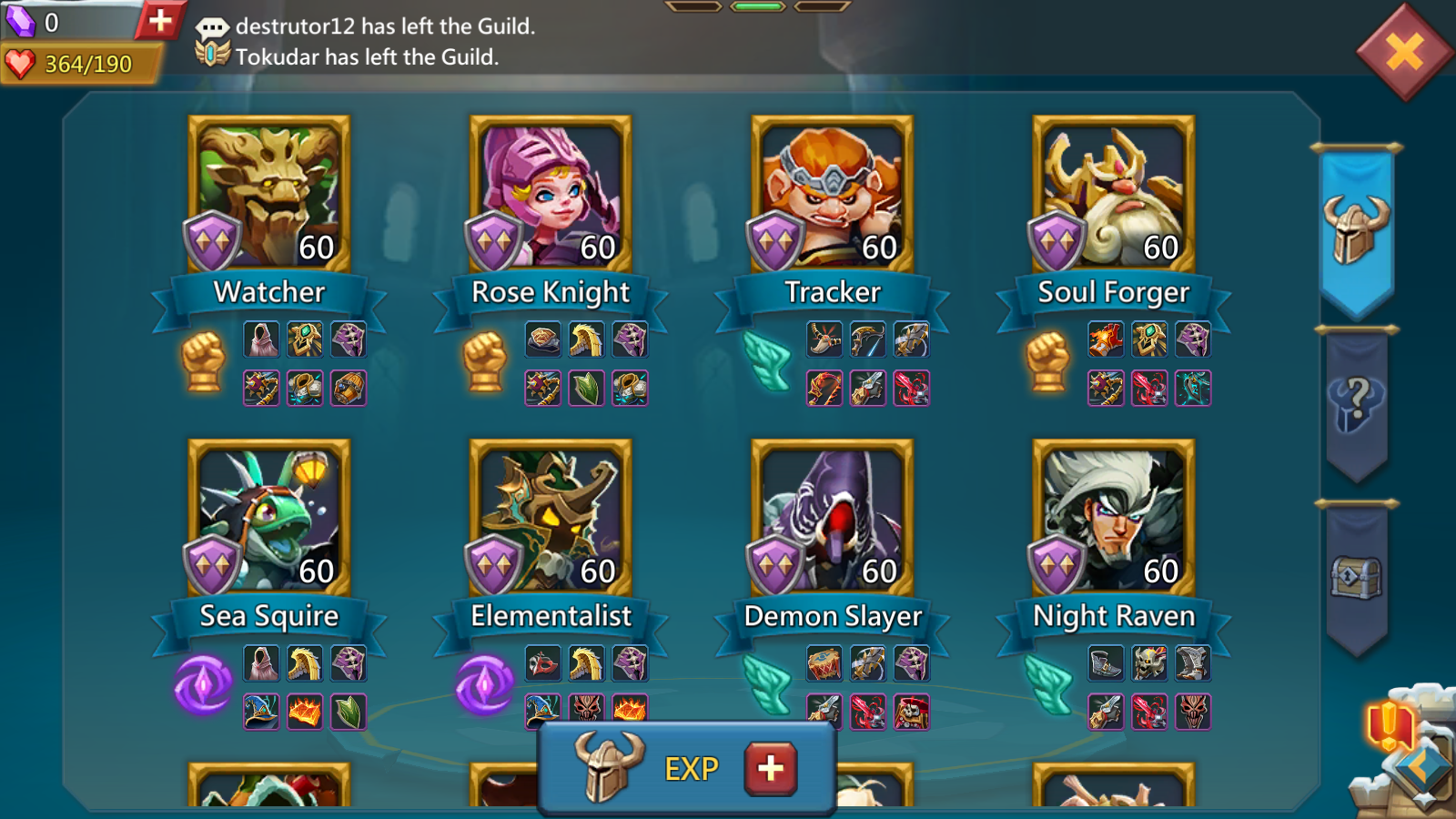This screenshot has height=819, width=1456.
Task: Select the Soul Forger hero portrait
Action: pos(1113,194)
